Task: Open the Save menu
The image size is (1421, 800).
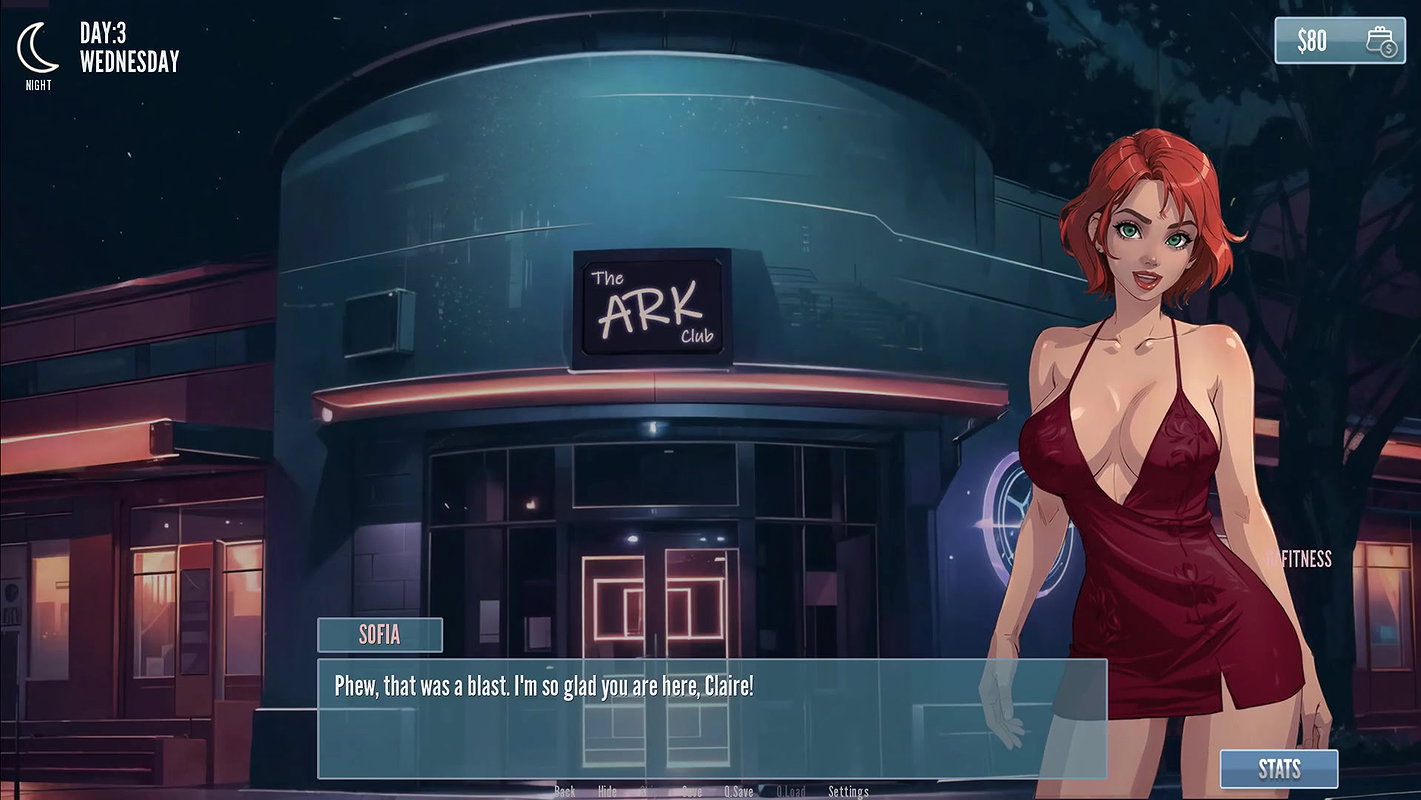Action: tap(692, 792)
